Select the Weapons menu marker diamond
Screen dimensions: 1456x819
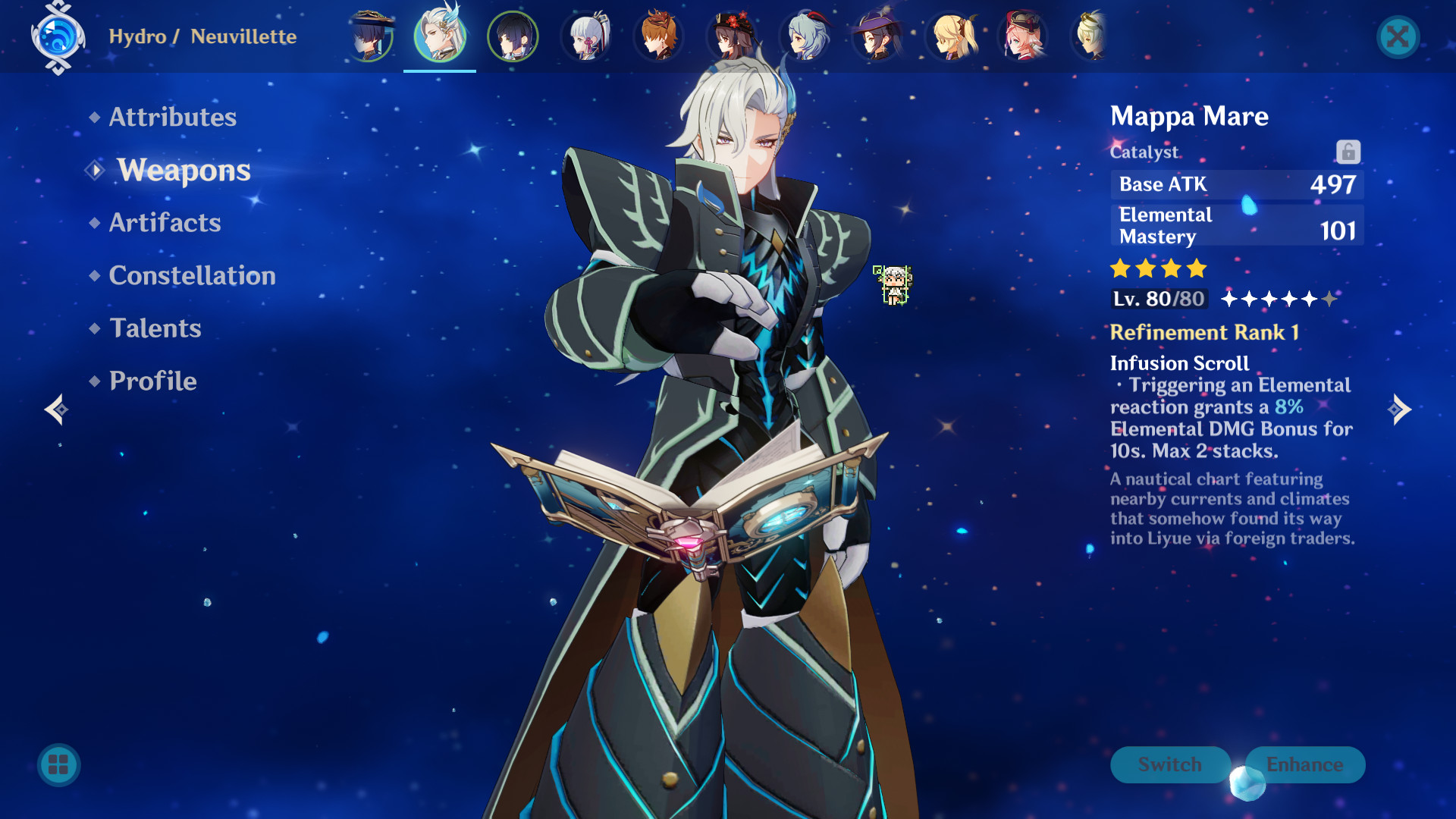tap(94, 170)
